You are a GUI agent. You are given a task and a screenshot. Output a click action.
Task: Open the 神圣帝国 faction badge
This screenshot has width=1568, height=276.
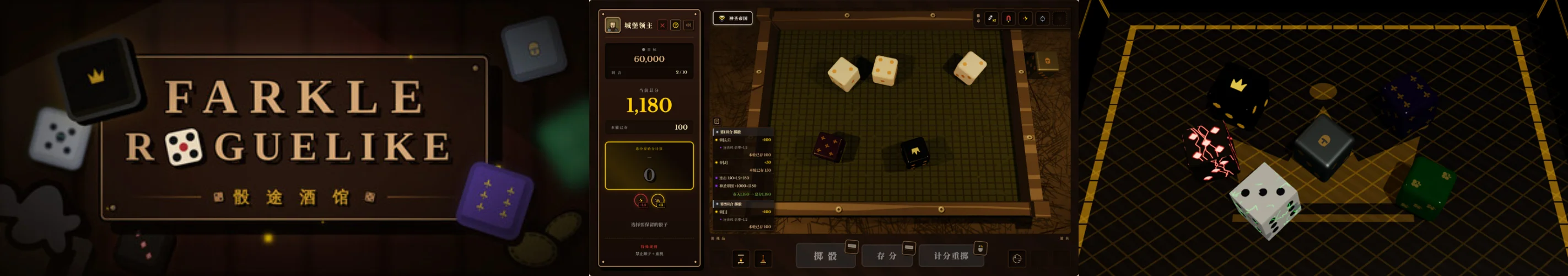(x=732, y=18)
